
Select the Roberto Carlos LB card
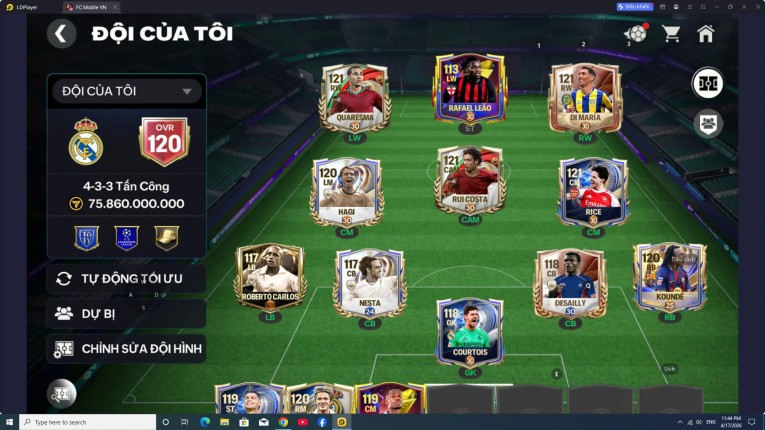271,277
